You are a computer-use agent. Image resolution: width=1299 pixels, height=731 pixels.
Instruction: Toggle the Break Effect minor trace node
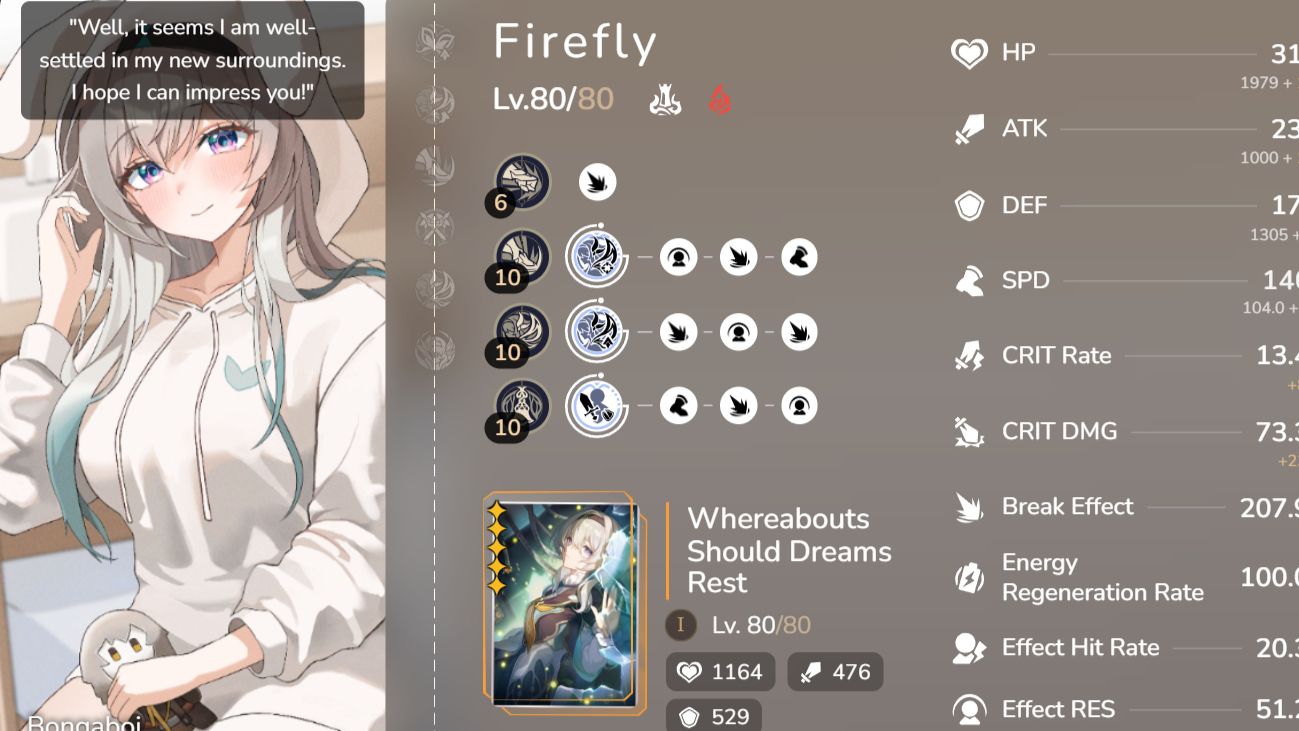(596, 182)
